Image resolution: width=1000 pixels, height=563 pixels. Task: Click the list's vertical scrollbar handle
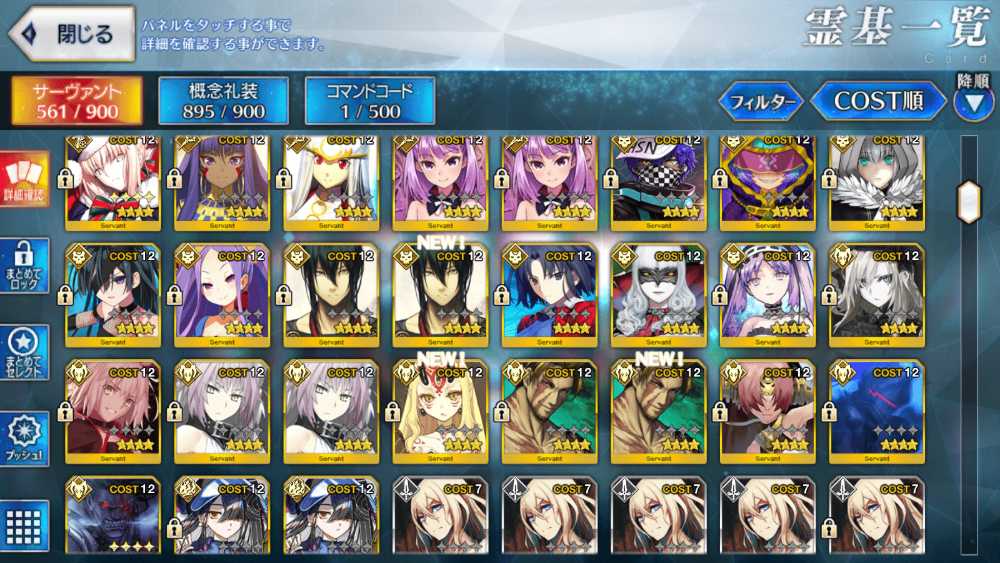968,203
